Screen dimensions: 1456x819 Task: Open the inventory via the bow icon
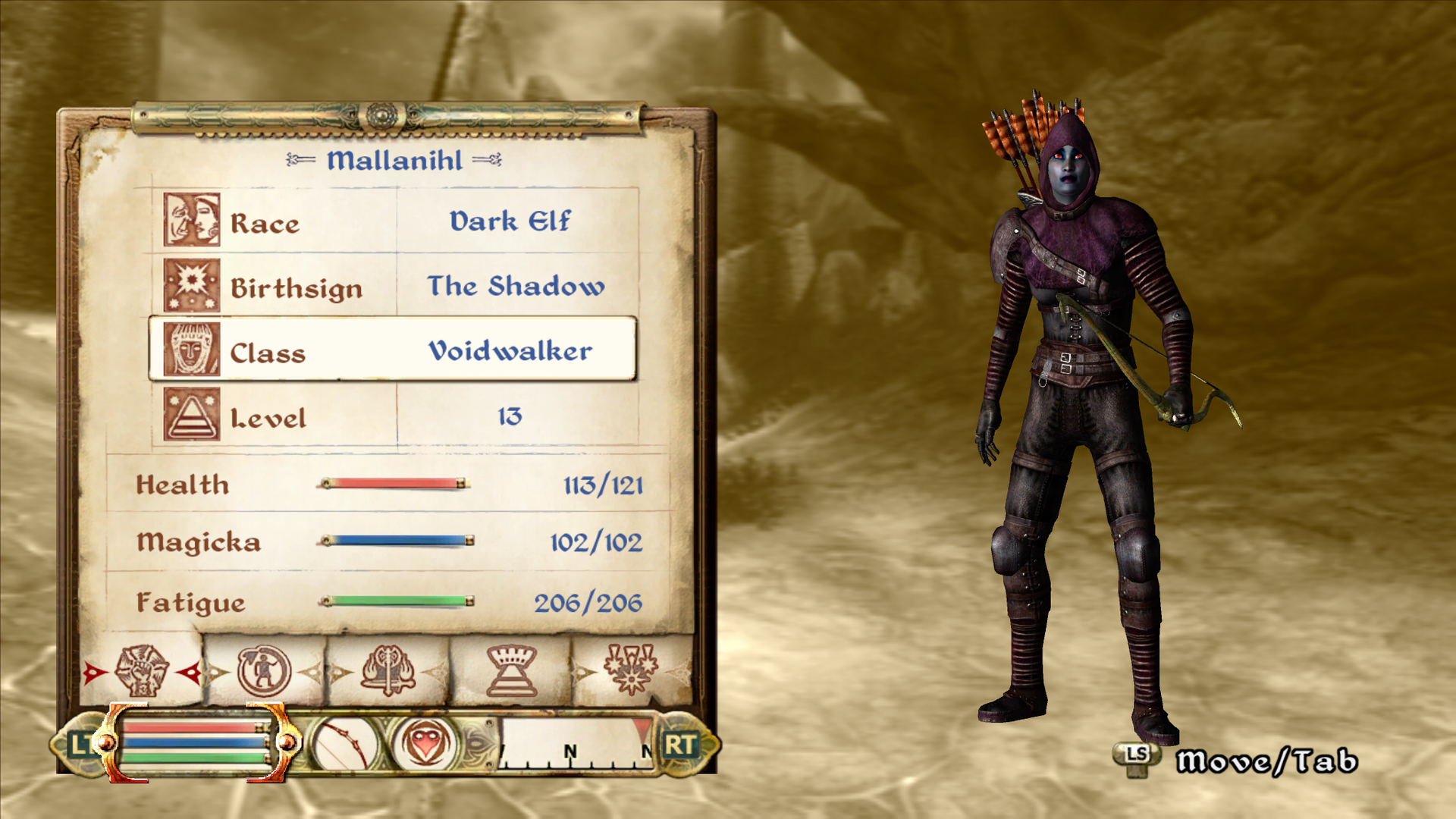345,745
